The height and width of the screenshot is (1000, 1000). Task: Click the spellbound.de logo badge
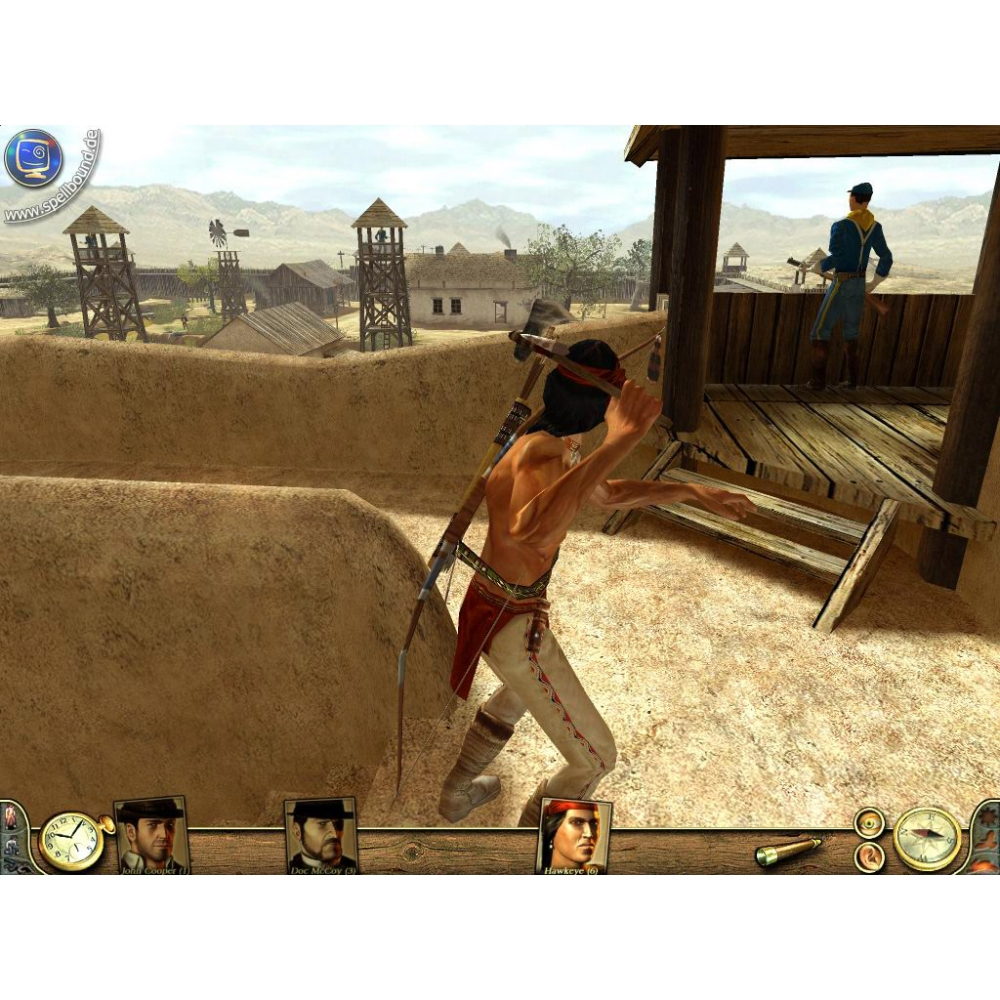(33, 159)
